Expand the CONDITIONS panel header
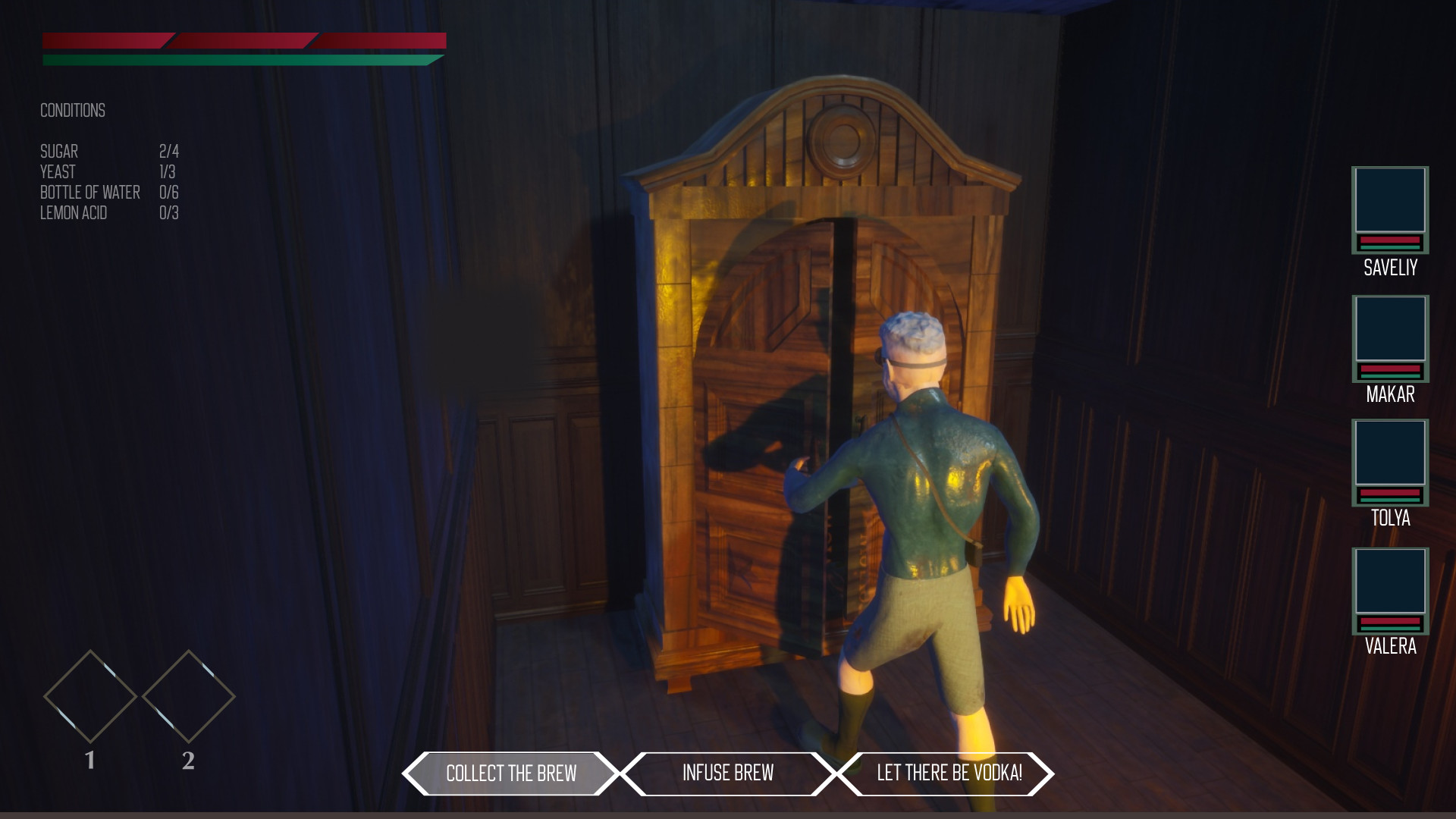Image resolution: width=1456 pixels, height=819 pixels. [72, 111]
